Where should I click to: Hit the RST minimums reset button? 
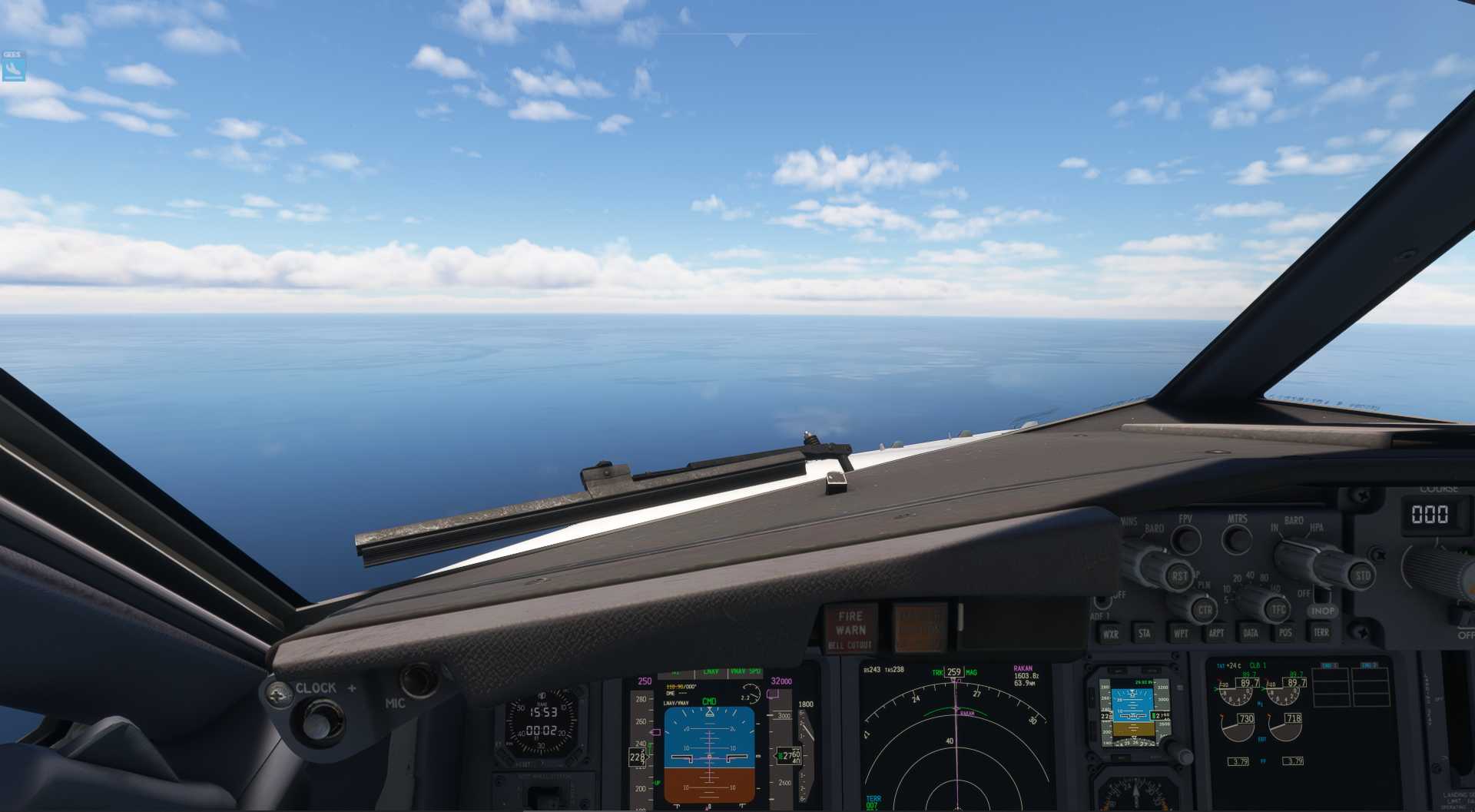1178,575
